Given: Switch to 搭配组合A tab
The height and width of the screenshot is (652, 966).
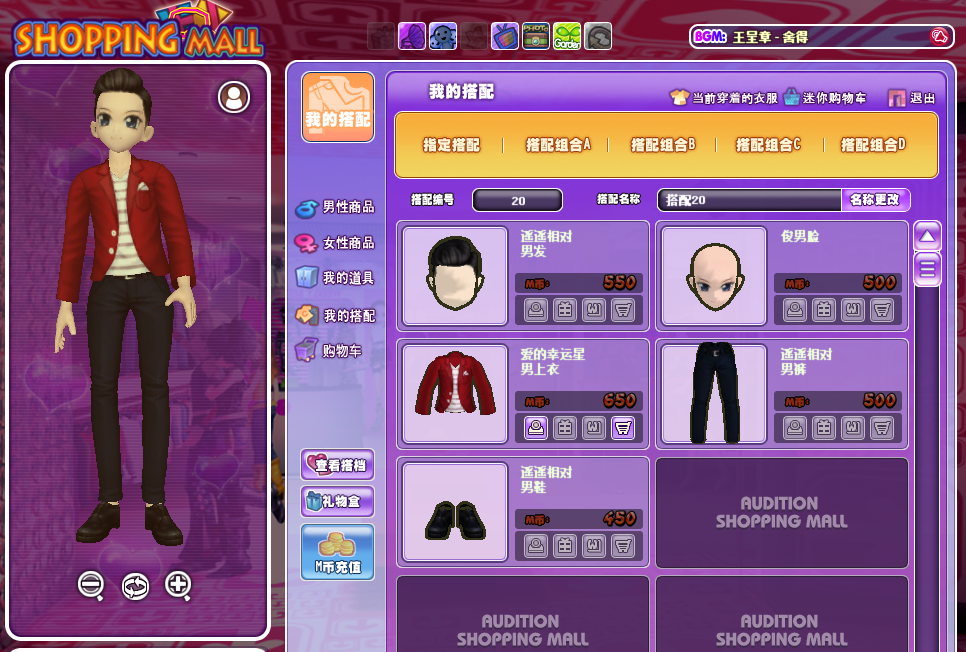Looking at the screenshot, I should (x=558, y=145).
